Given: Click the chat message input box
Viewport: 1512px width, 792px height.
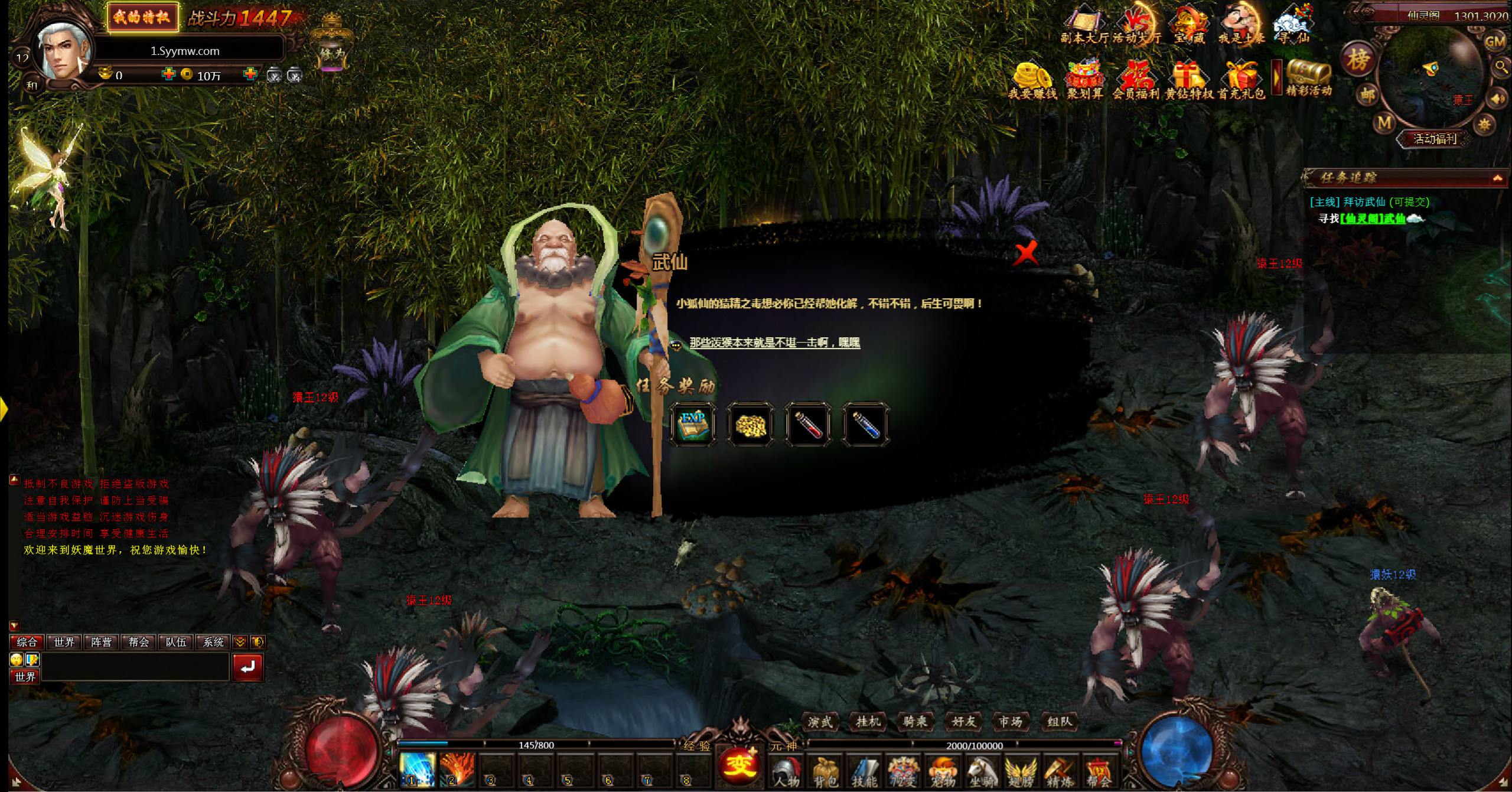Looking at the screenshot, I should [x=135, y=667].
